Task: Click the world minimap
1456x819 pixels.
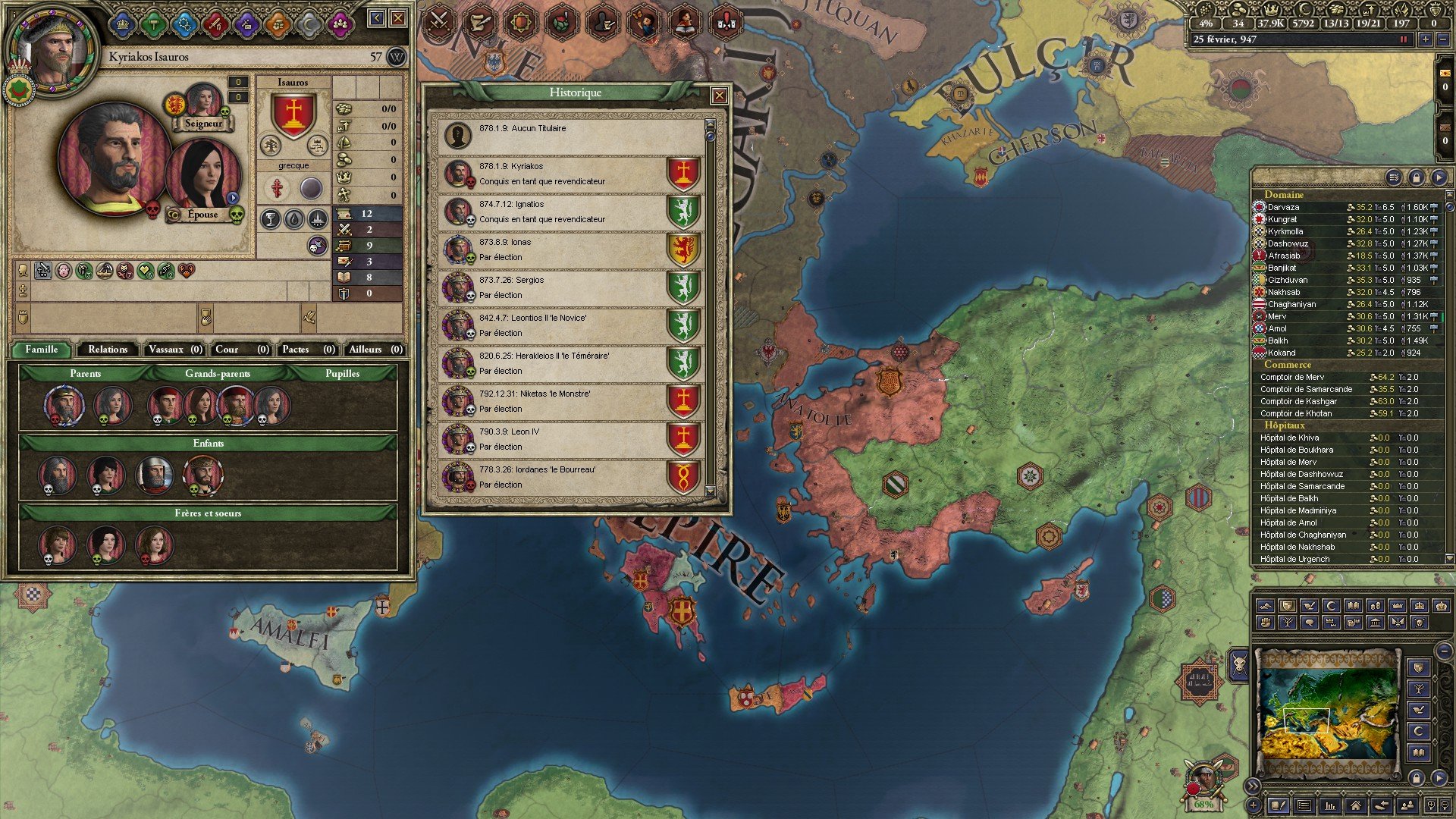Action: (1327, 713)
